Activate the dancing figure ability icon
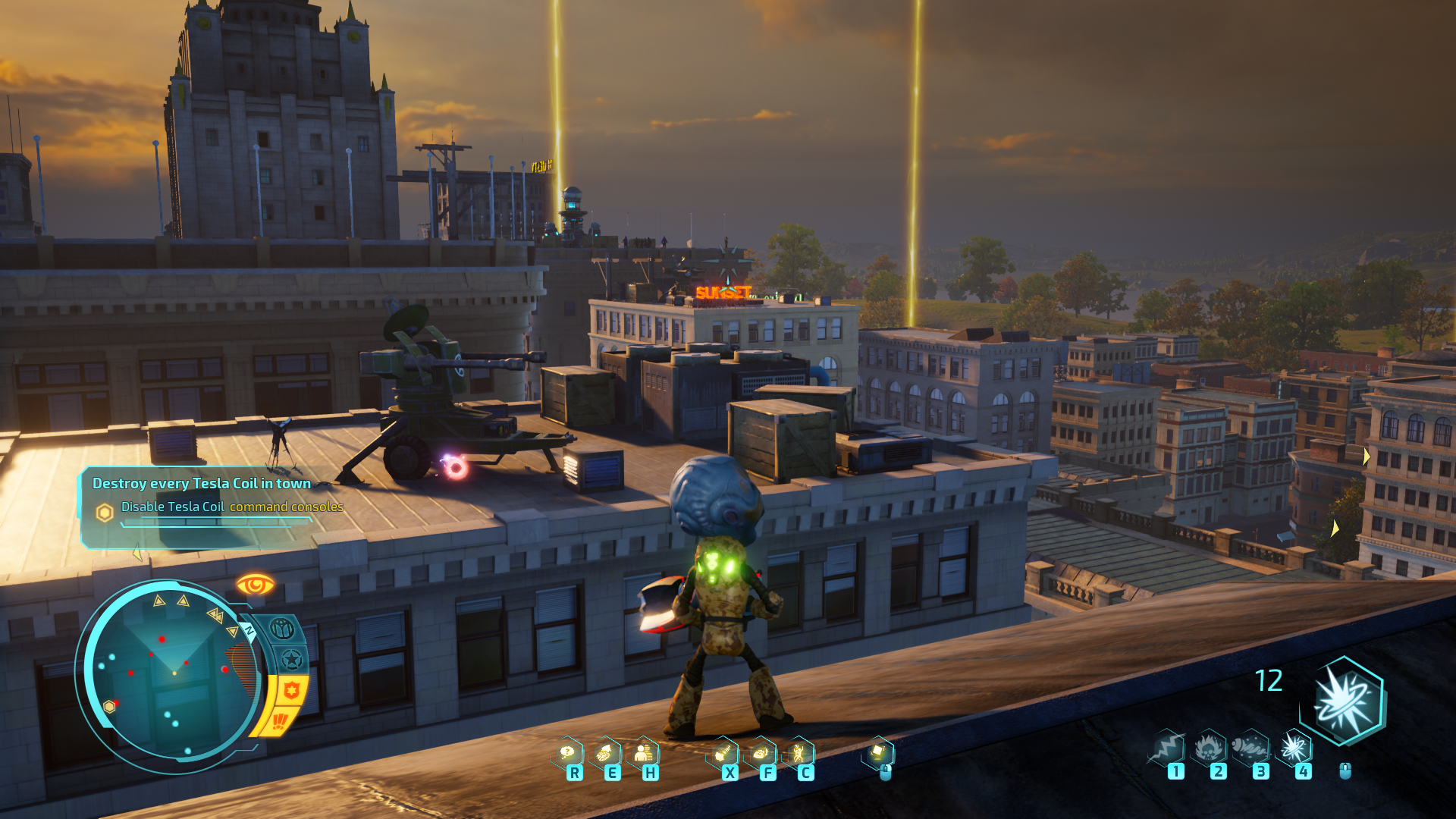Viewport: 1456px width, 819px height. (799, 753)
